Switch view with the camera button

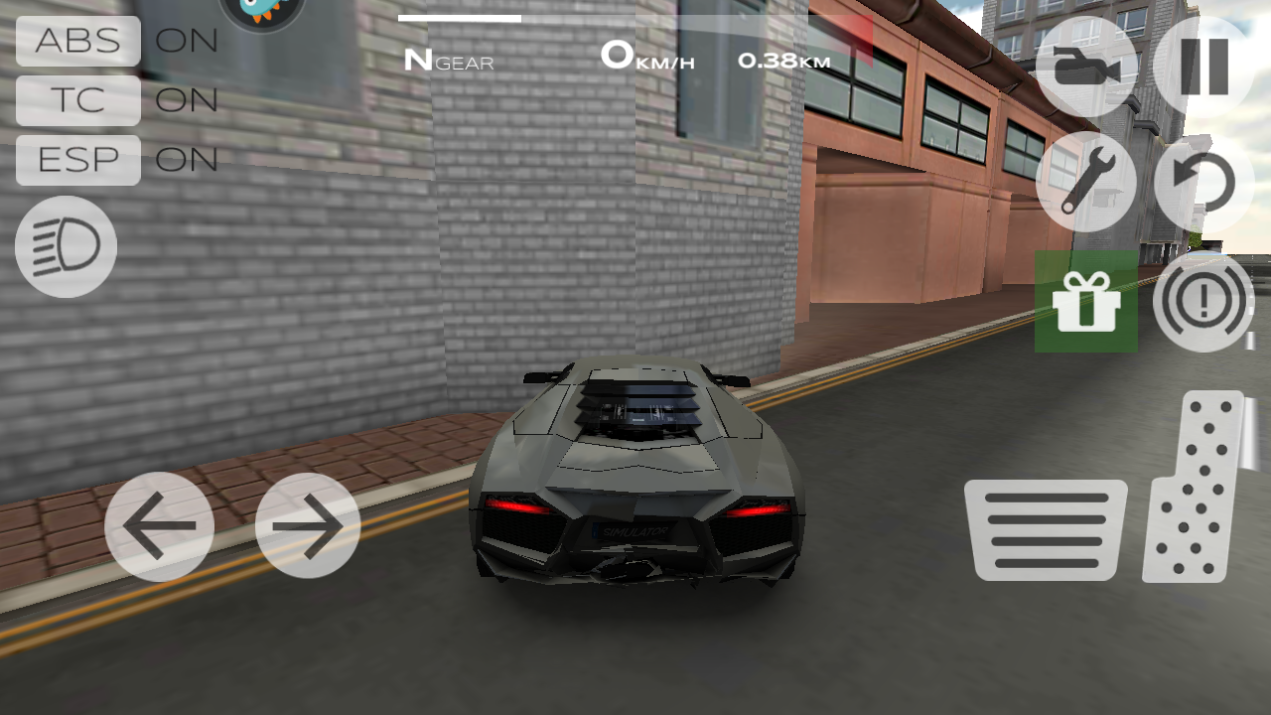(1085, 66)
